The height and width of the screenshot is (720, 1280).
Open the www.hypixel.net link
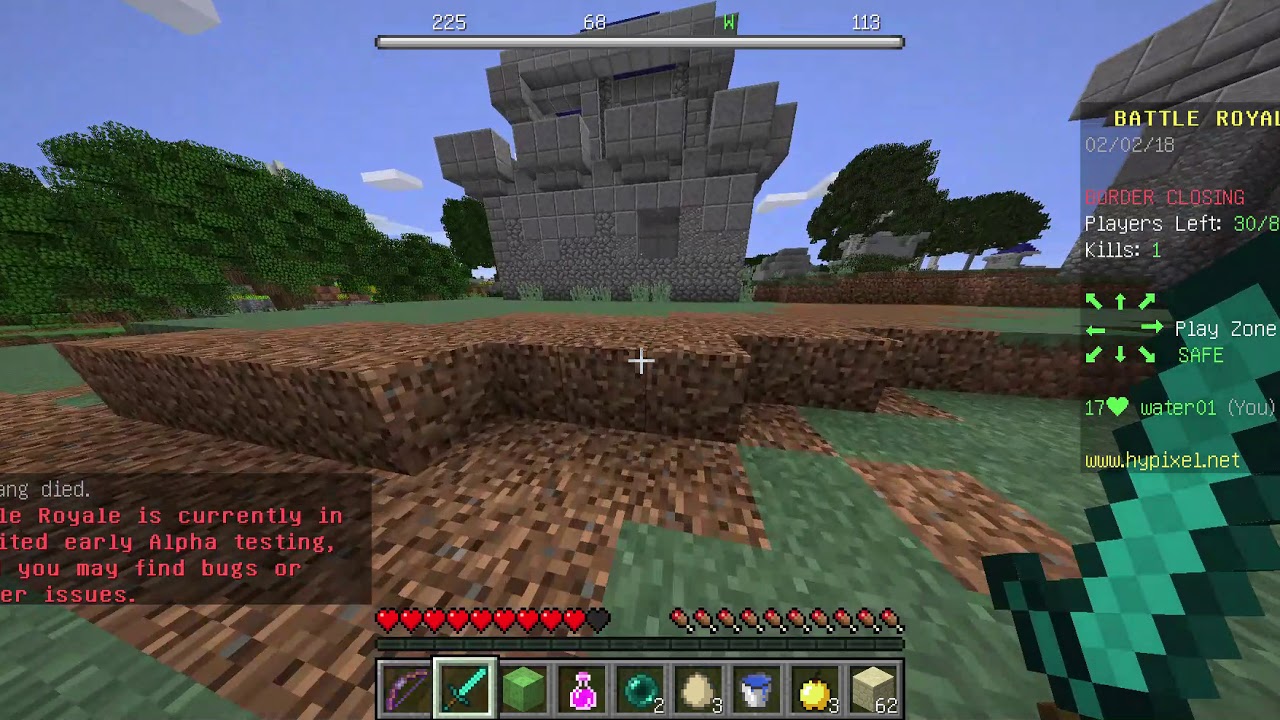1164,461
